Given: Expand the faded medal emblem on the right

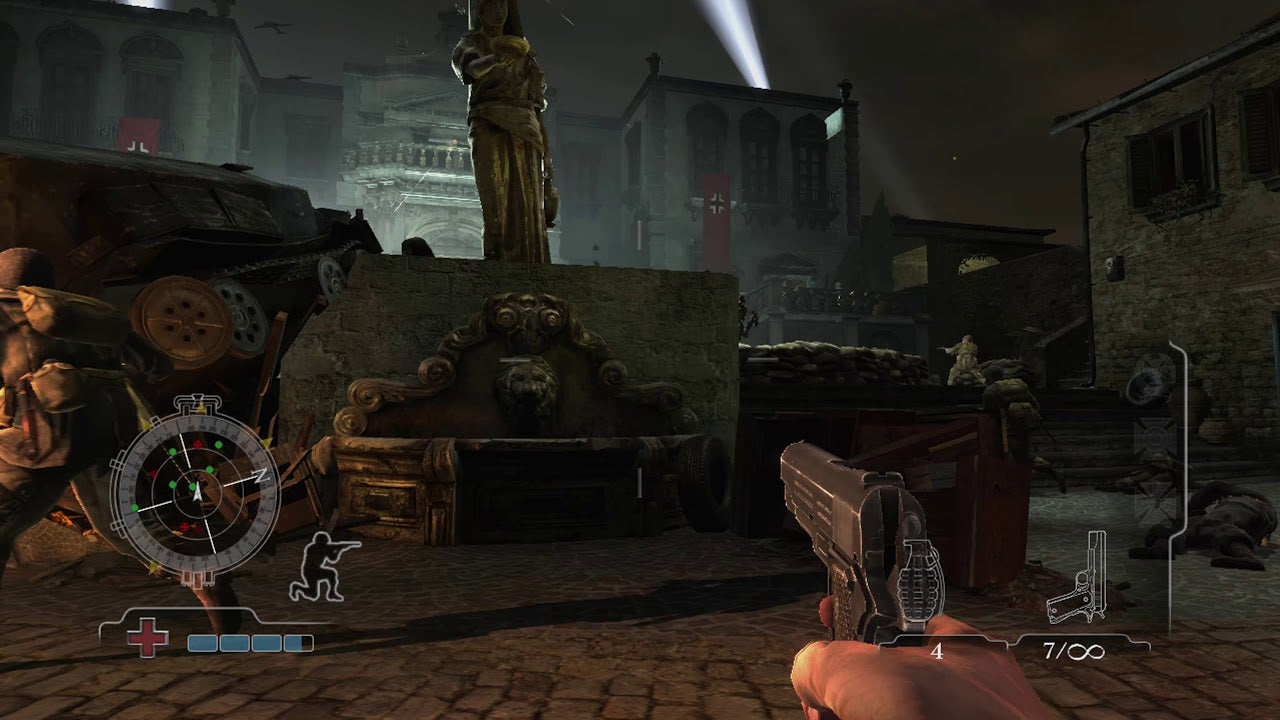Looking at the screenshot, I should (1149, 380).
